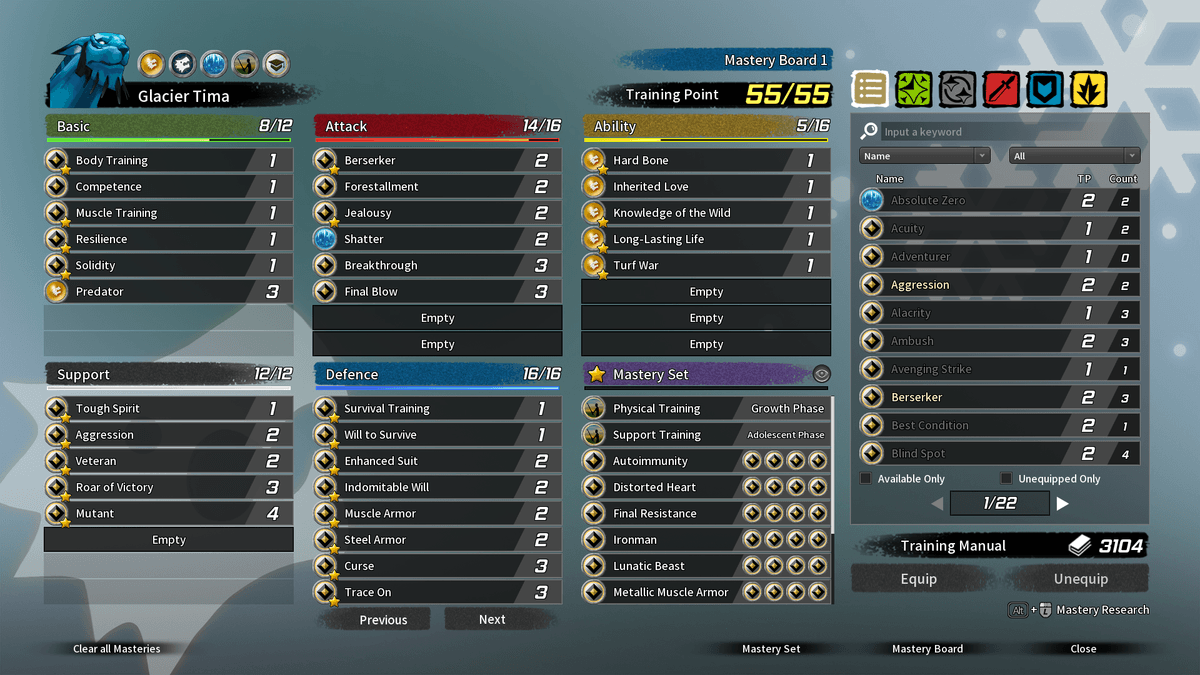Switch to the blue shield defence tab
Viewport: 1200px width, 675px height.
pyautogui.click(x=1044, y=90)
